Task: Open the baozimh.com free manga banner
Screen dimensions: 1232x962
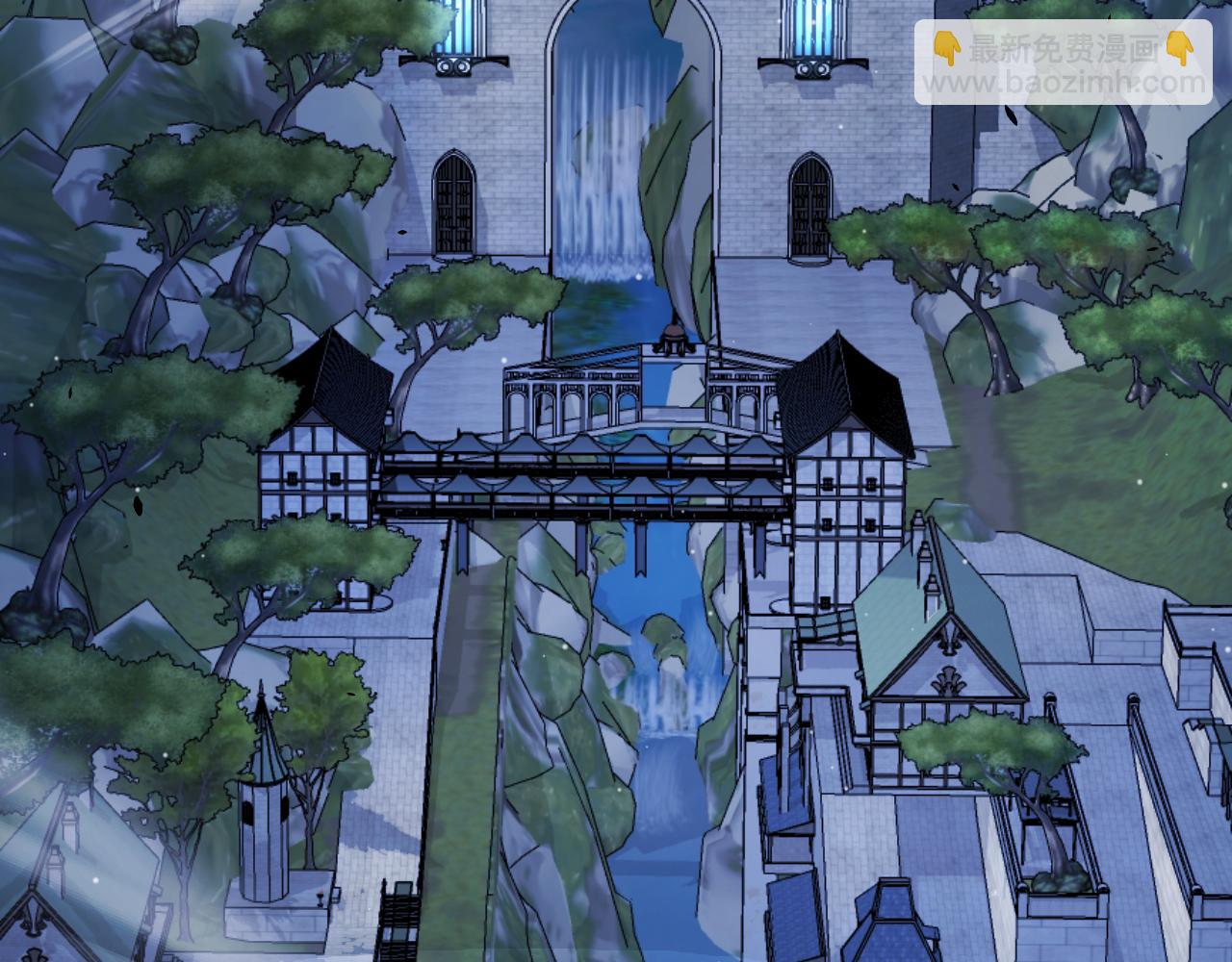Action: pyautogui.click(x=1063, y=63)
